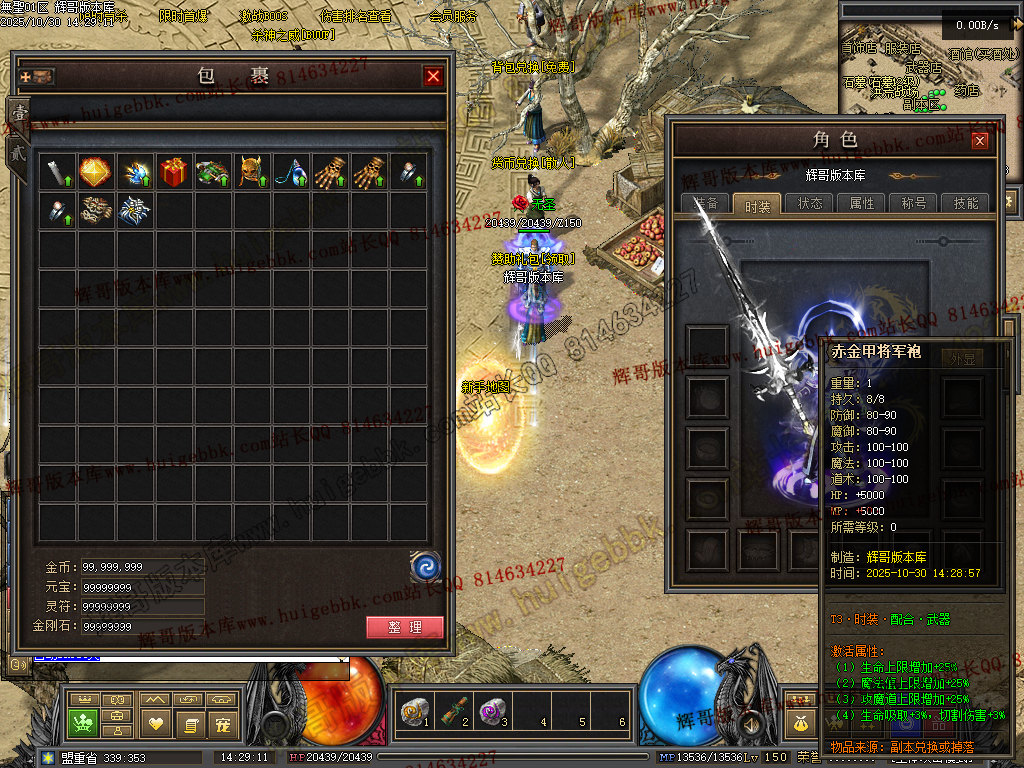This screenshot has width=1024, height=768.
Task: Switch to the 属性 tab
Action: pos(862,203)
